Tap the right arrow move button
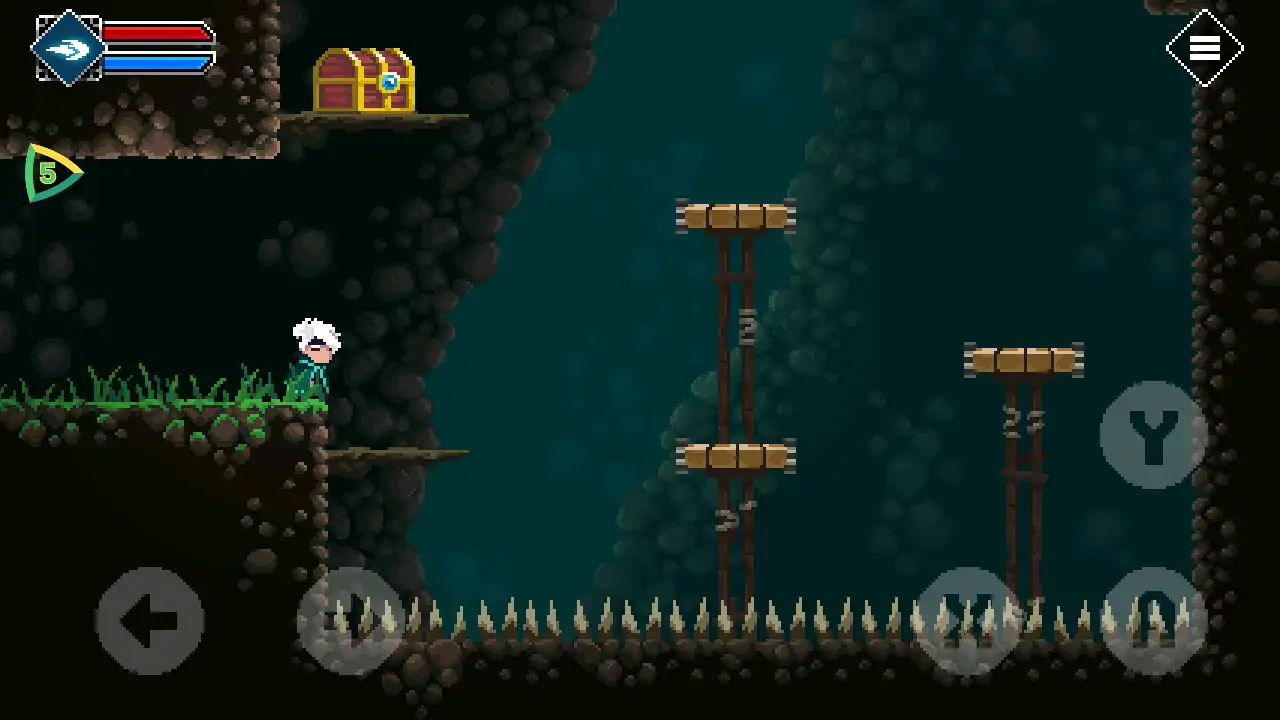1280x720 pixels. [350, 621]
